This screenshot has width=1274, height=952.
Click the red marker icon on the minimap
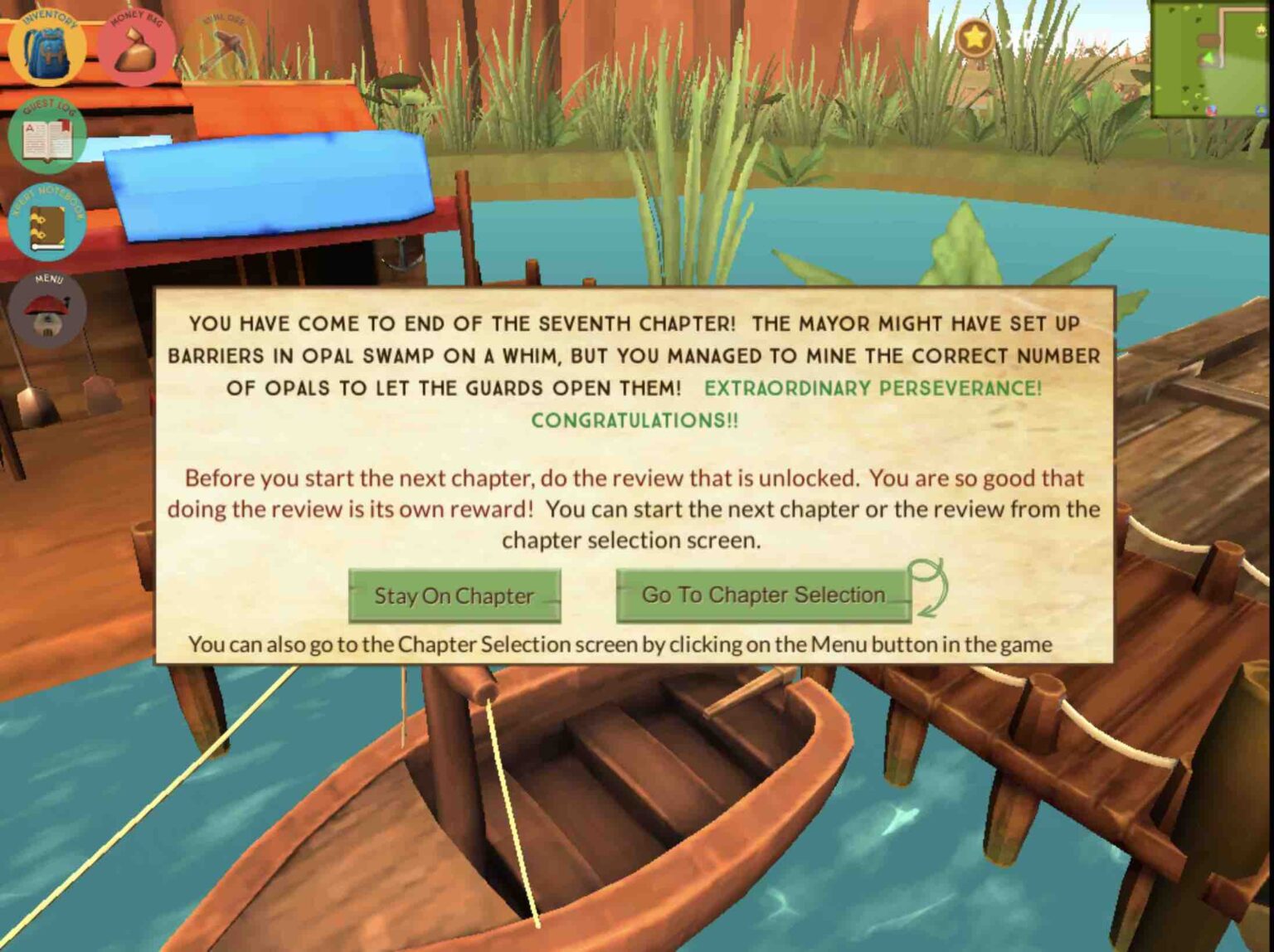point(1213,111)
